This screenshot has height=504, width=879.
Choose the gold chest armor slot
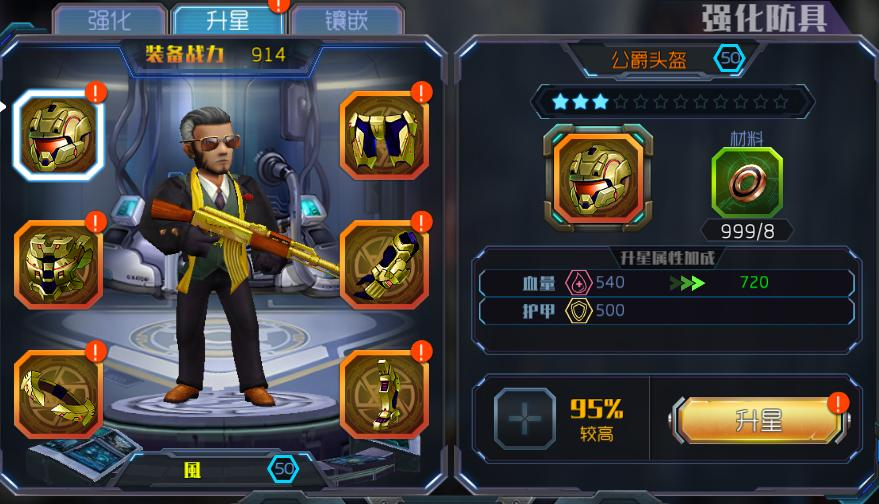point(57,264)
